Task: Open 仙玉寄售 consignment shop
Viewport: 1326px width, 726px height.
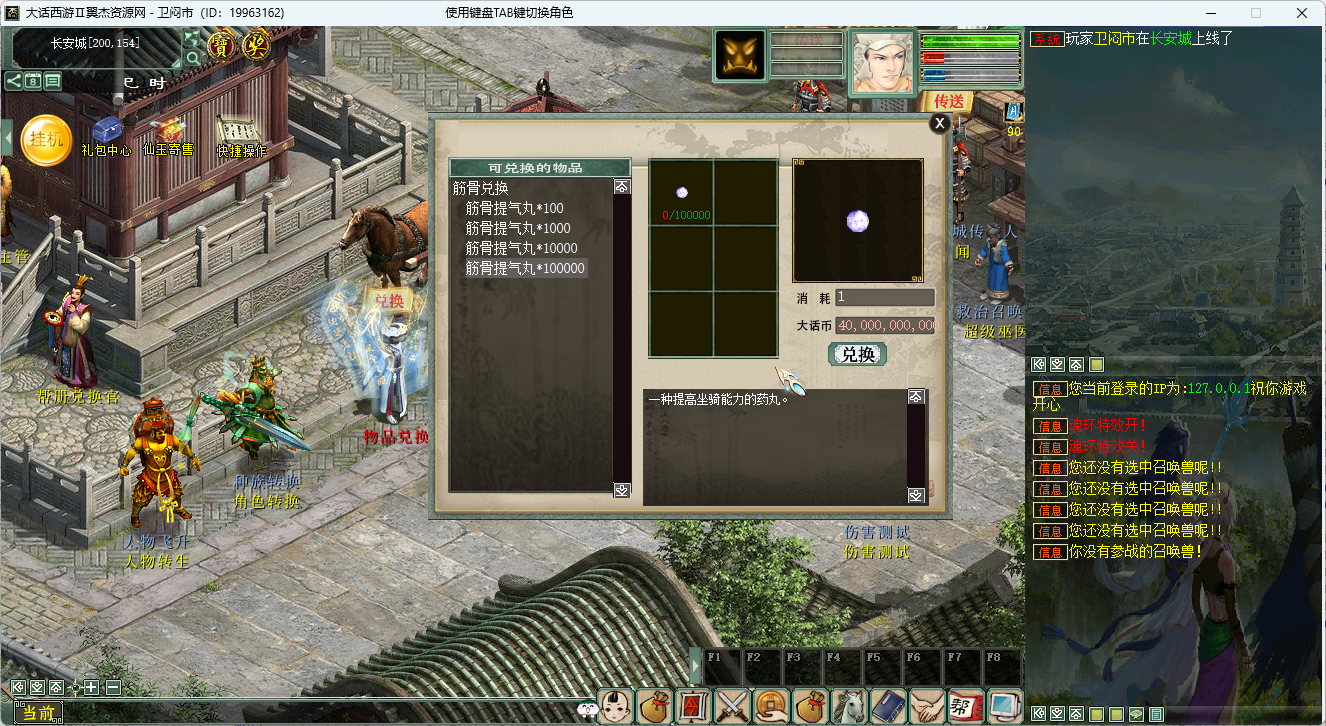Action: [168, 133]
